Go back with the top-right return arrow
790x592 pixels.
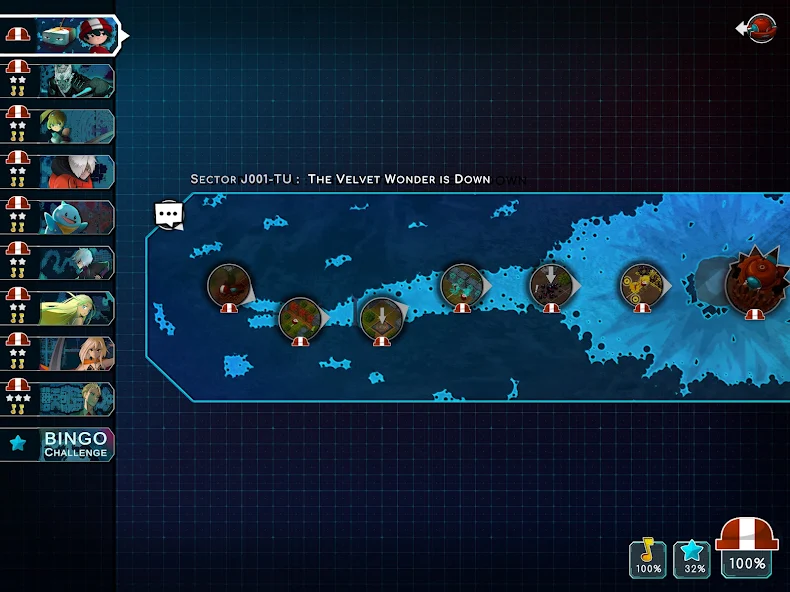pyautogui.click(x=760, y=28)
